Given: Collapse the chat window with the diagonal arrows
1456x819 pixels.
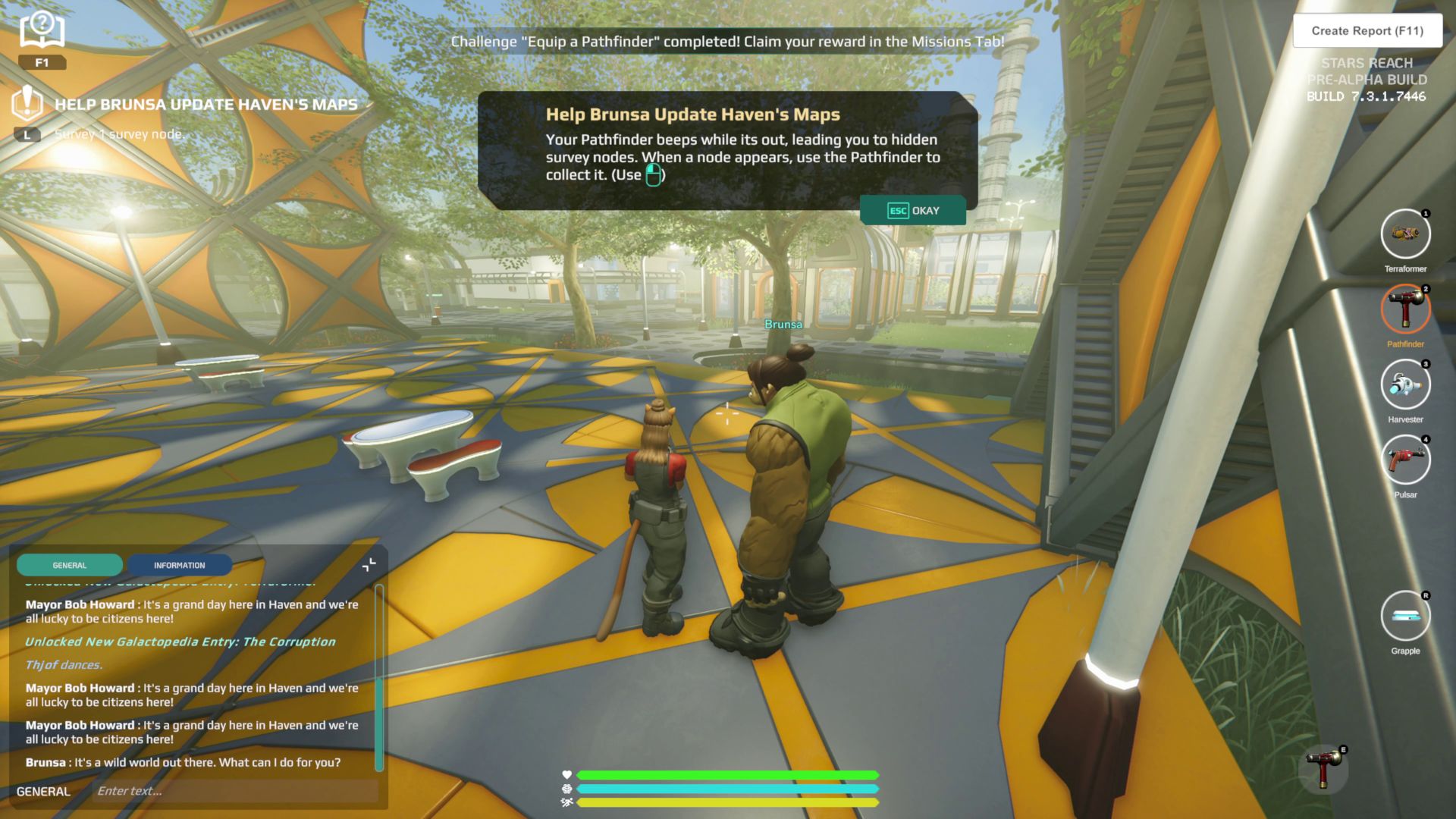Looking at the screenshot, I should tap(369, 564).
